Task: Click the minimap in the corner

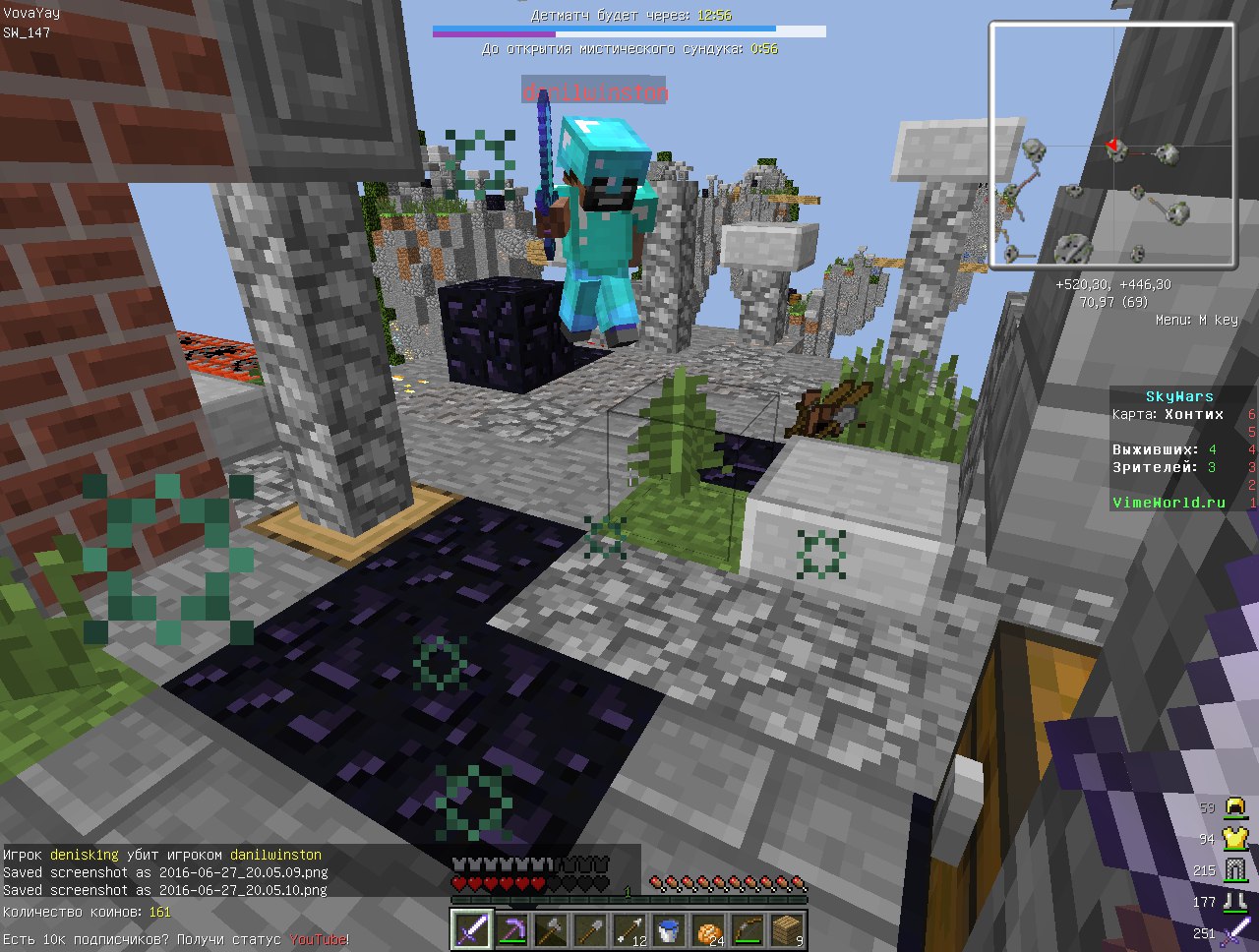Action: 1111,146
